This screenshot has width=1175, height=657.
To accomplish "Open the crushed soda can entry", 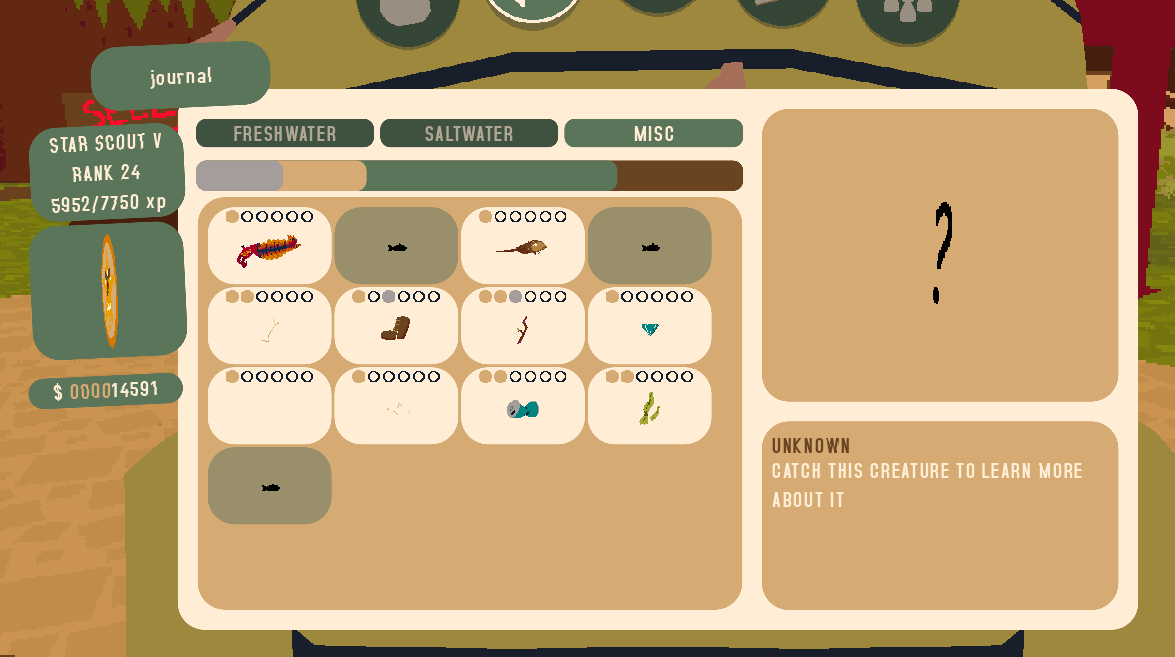I will (523, 407).
